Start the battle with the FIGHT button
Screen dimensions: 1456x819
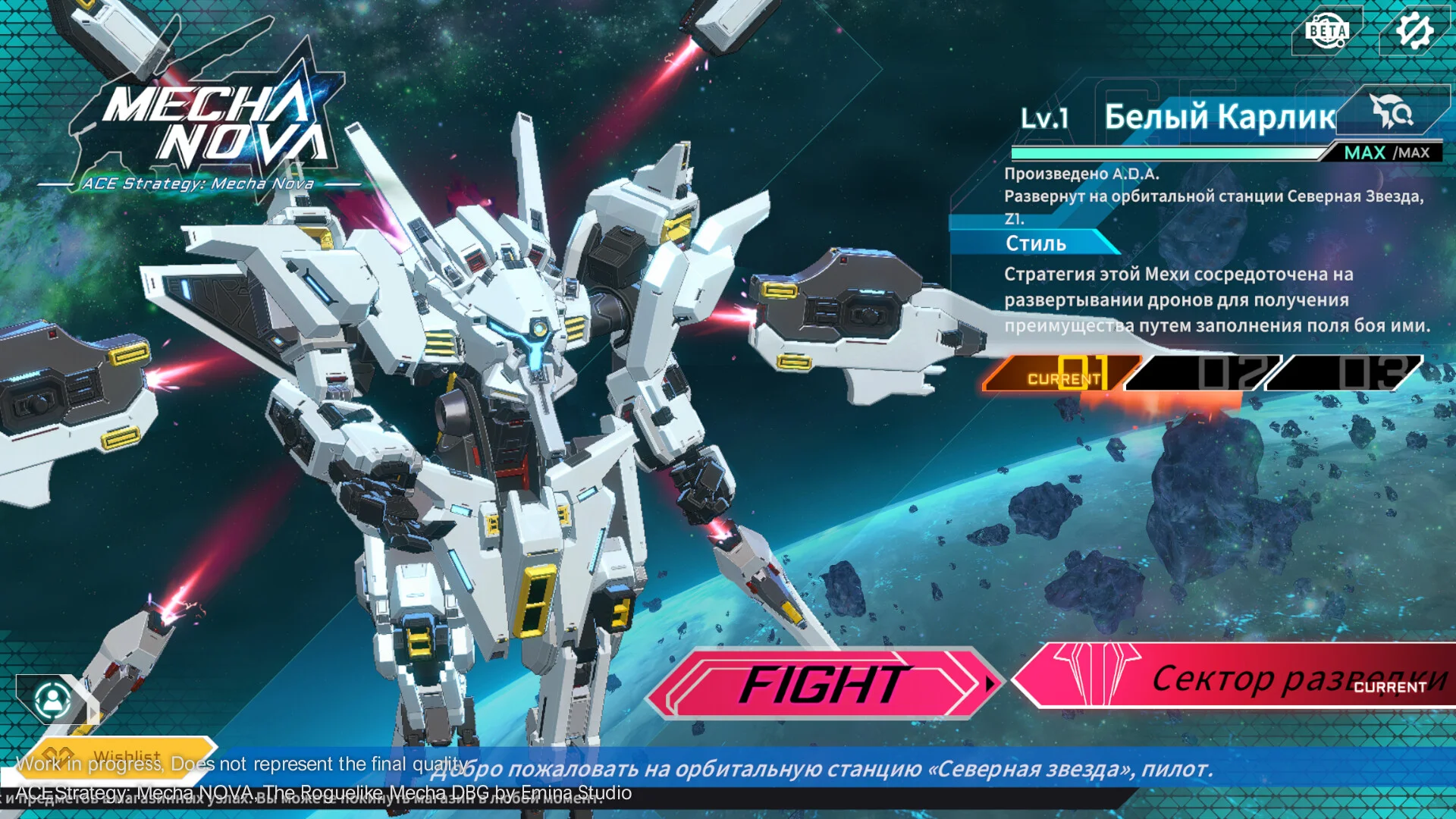[823, 684]
